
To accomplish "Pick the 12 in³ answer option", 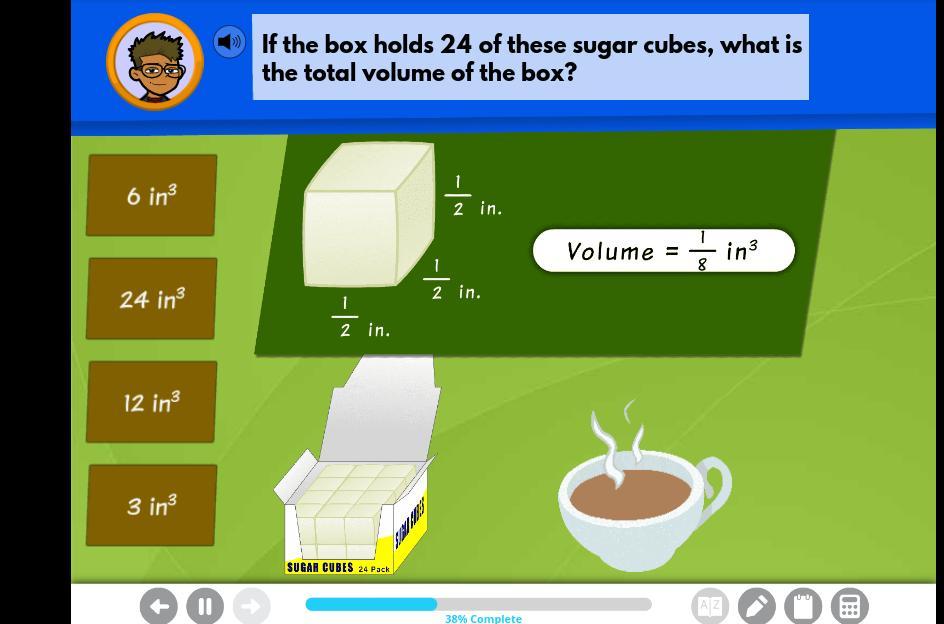I will tap(152, 402).
